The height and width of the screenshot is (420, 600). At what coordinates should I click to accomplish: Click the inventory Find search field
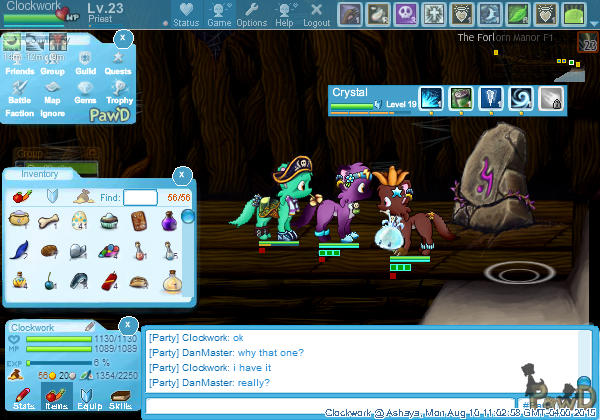(140, 198)
